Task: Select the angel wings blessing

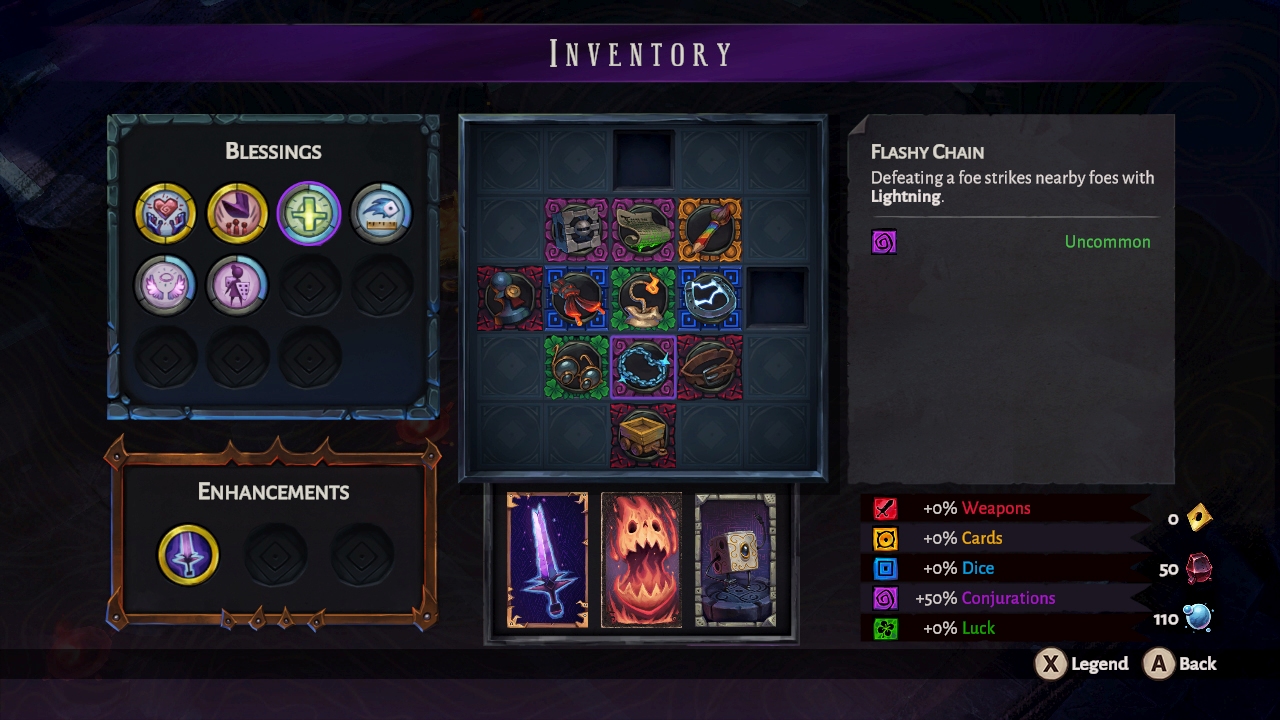Action: (165, 285)
